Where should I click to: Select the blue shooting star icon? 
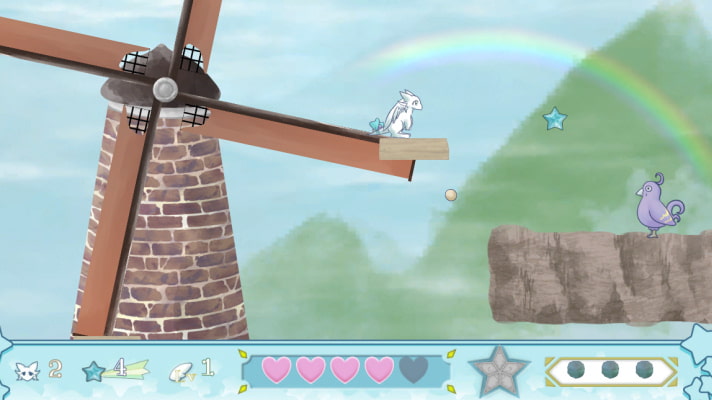tap(96, 370)
